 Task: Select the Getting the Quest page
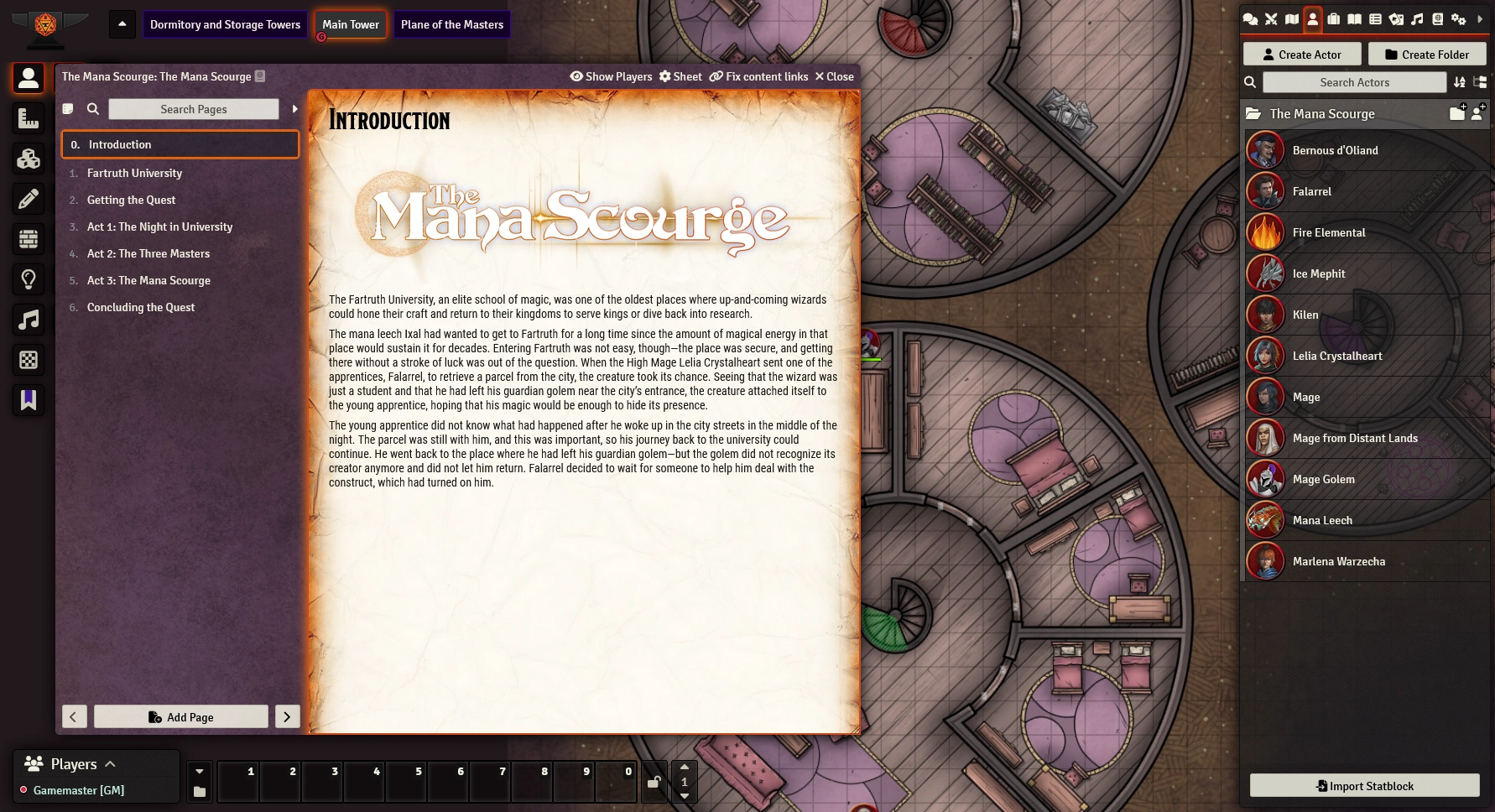(x=131, y=200)
